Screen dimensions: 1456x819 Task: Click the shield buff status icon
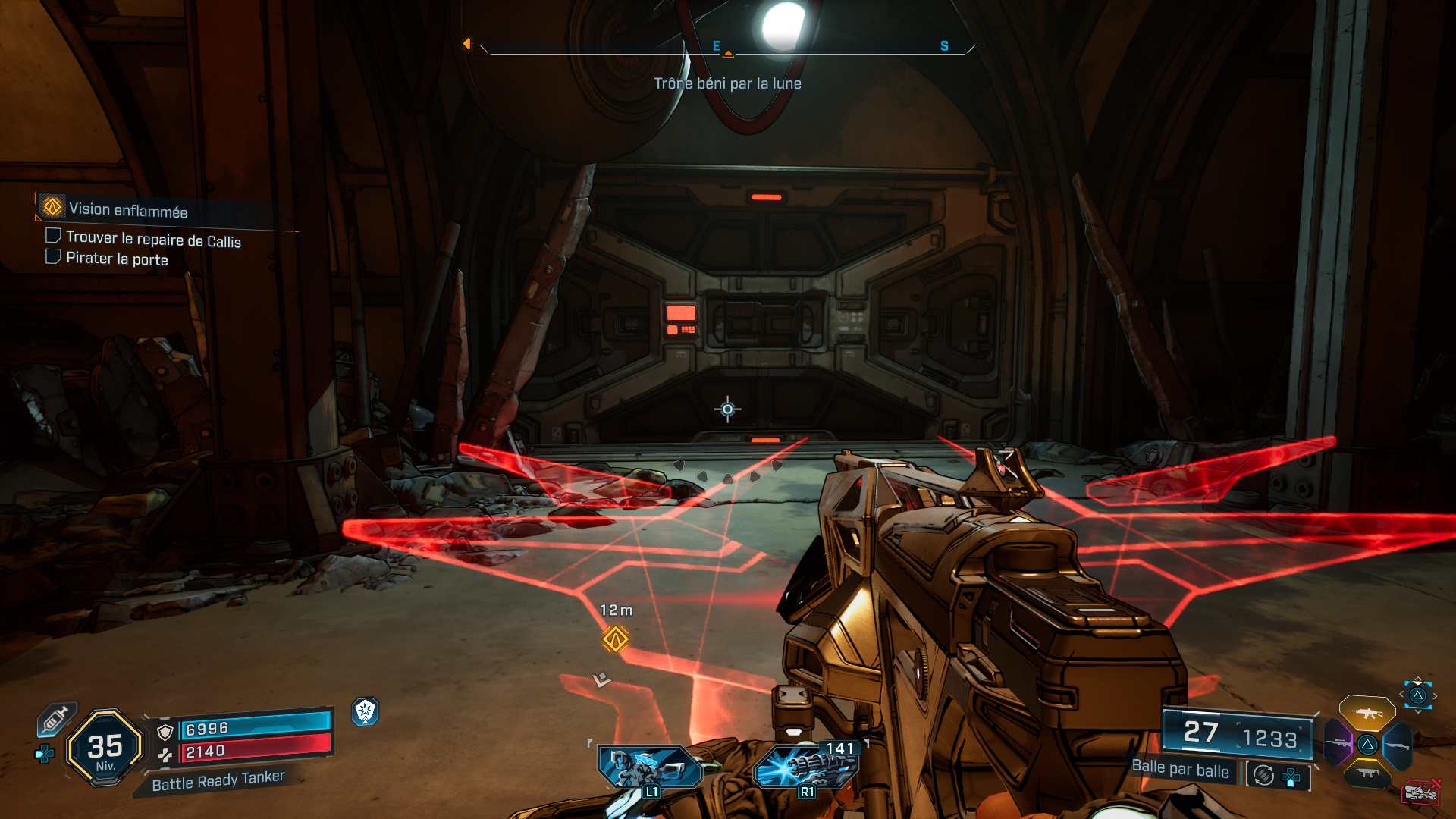(366, 711)
